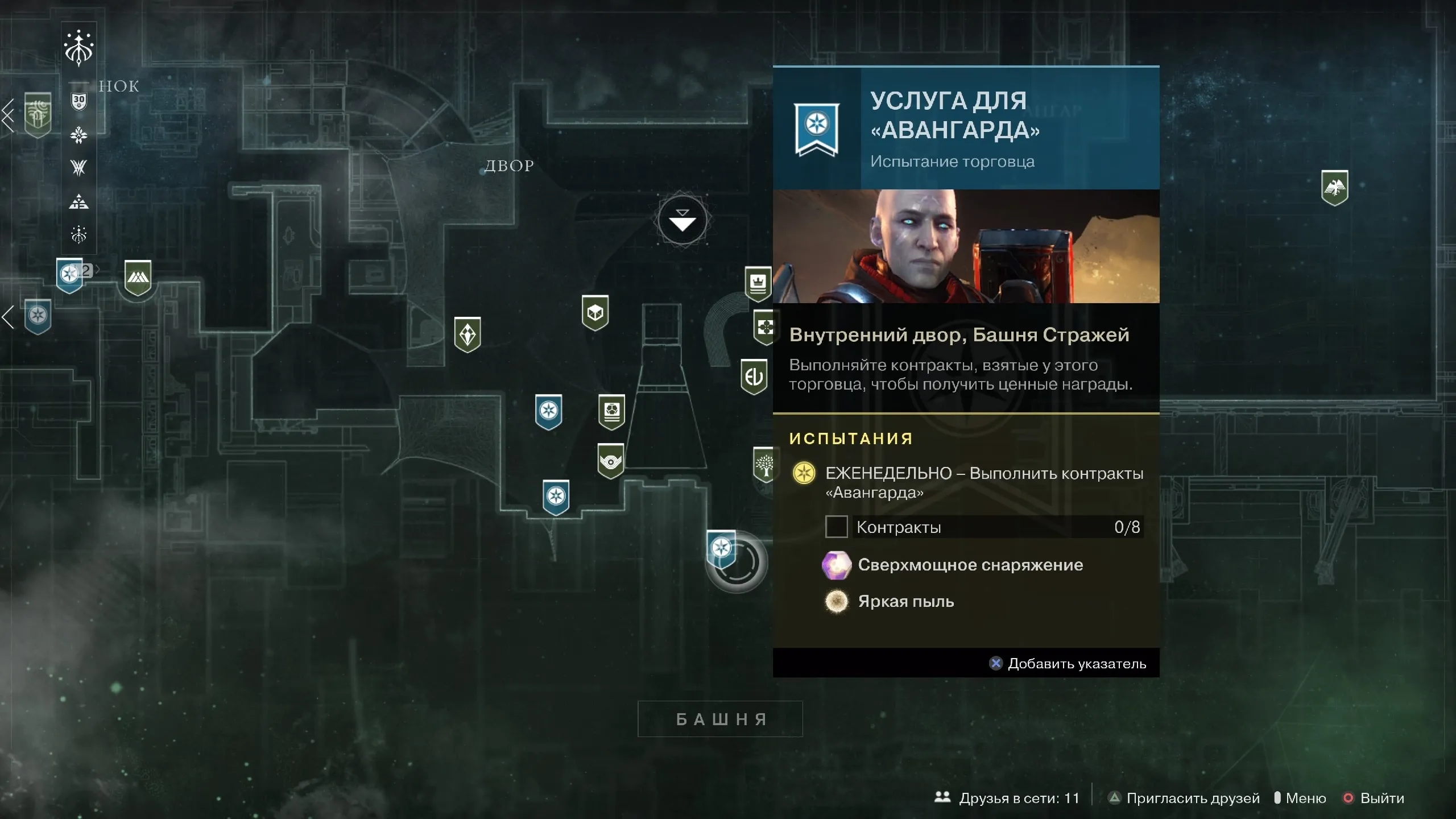The width and height of the screenshot is (1456, 819).
Task: Select the W-shaped claw icon in sidebar
Action: [79, 167]
